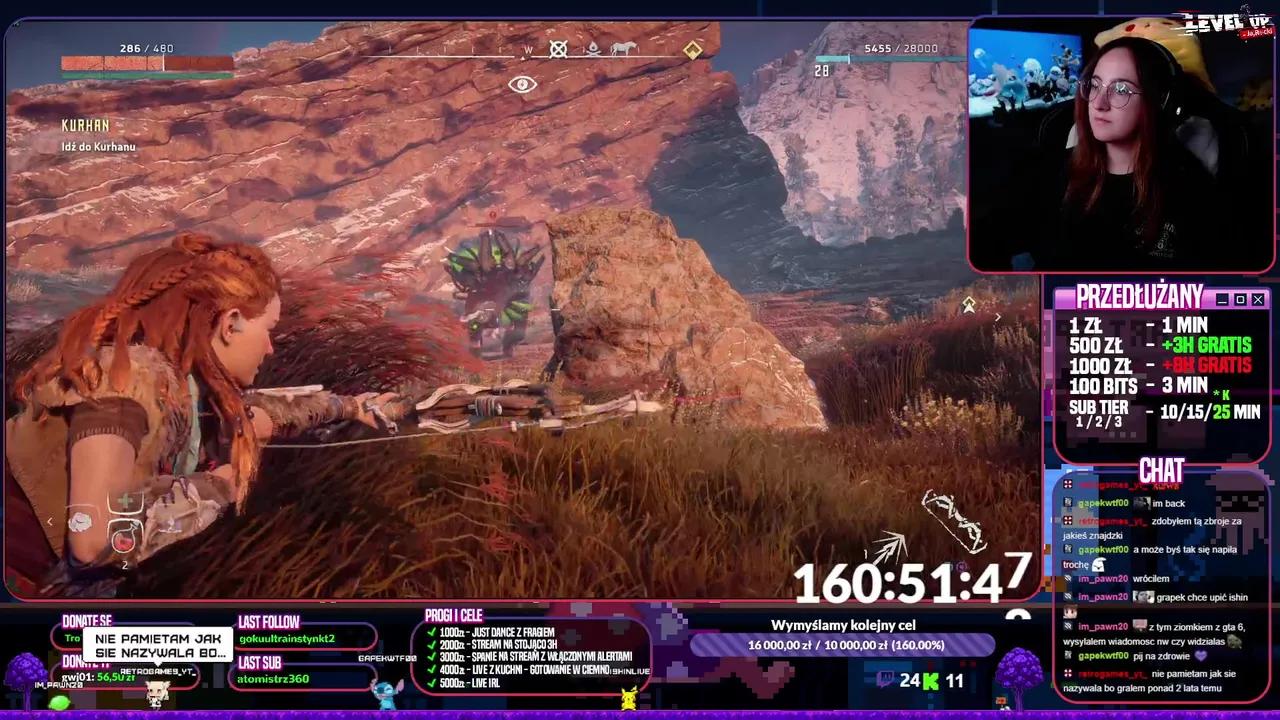Click the Twitch glitch icon beside viewer count
The width and height of the screenshot is (1280, 720).
[x=885, y=679]
